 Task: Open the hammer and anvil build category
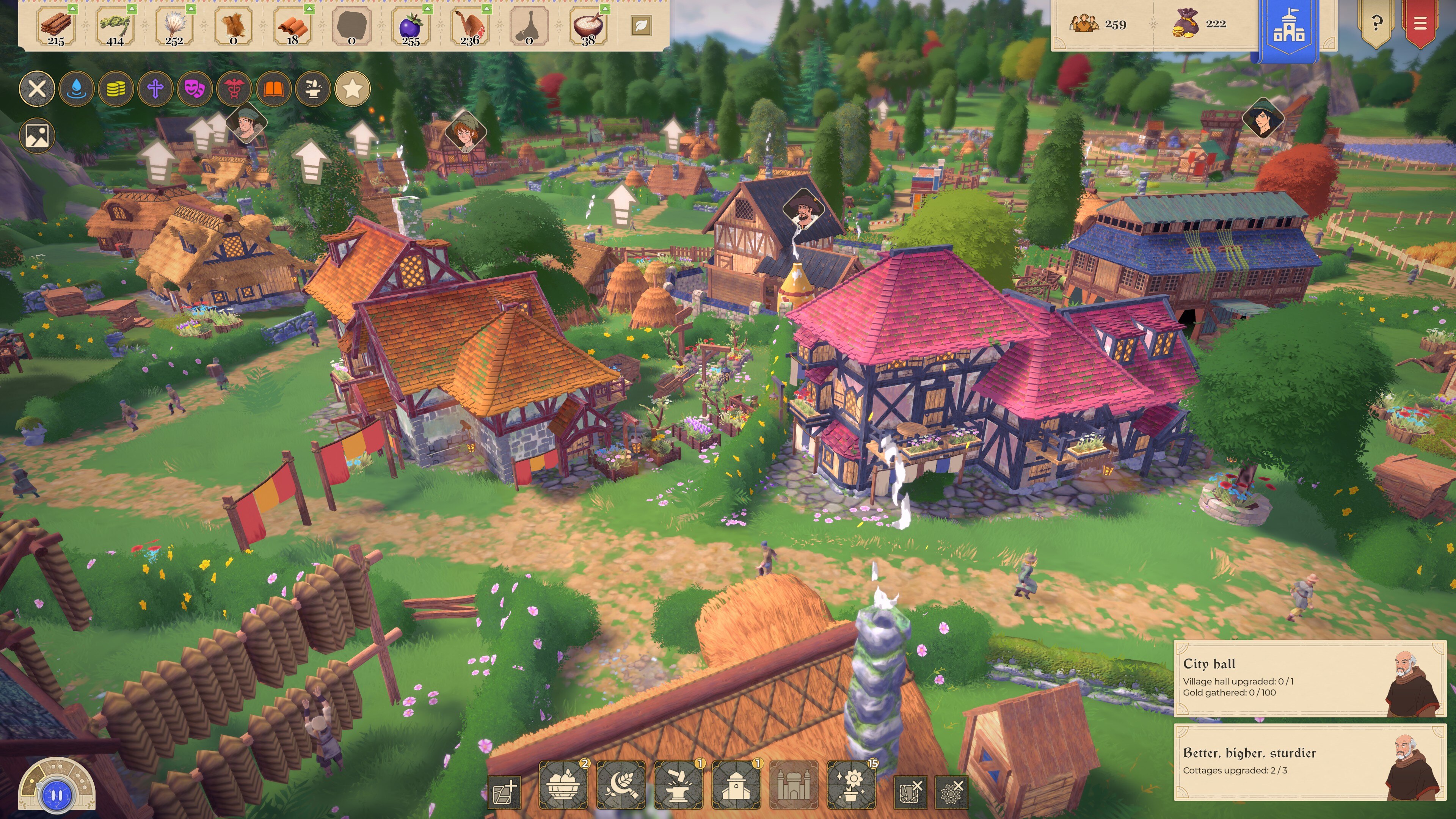(678, 785)
